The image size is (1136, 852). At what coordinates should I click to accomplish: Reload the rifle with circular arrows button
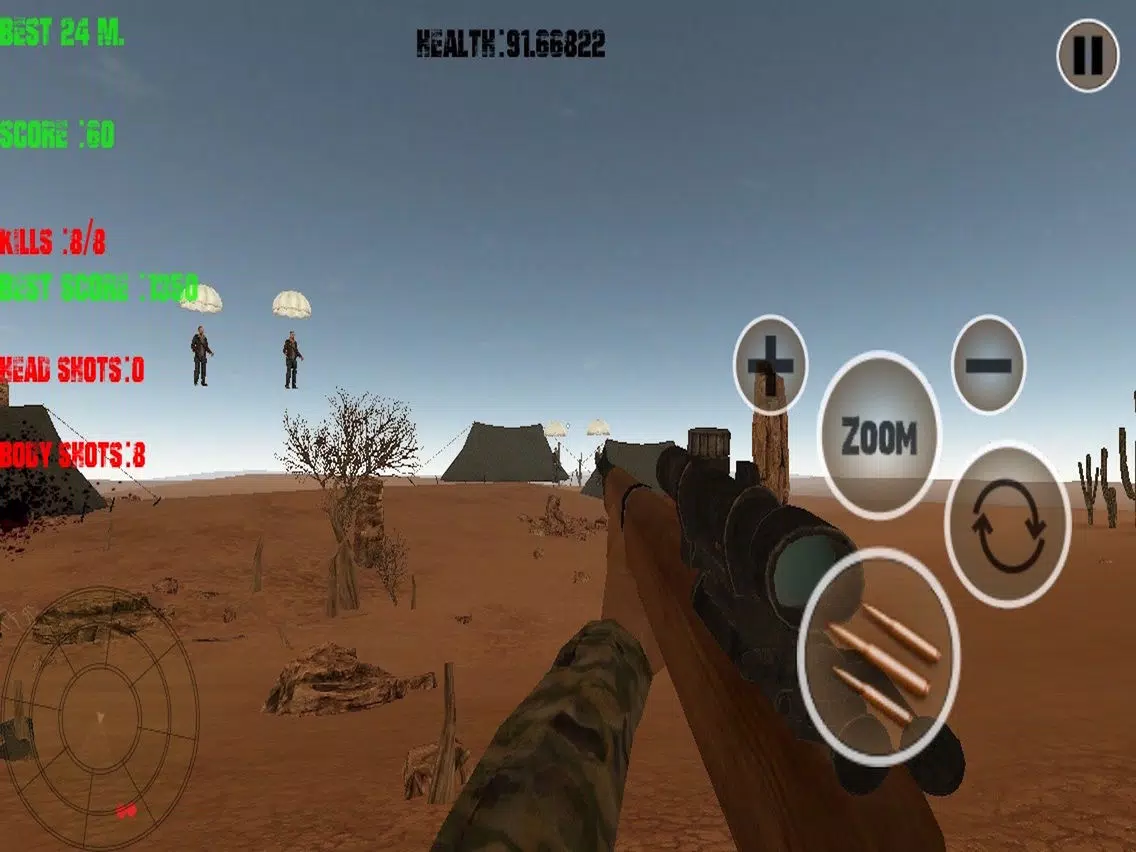point(1007,525)
